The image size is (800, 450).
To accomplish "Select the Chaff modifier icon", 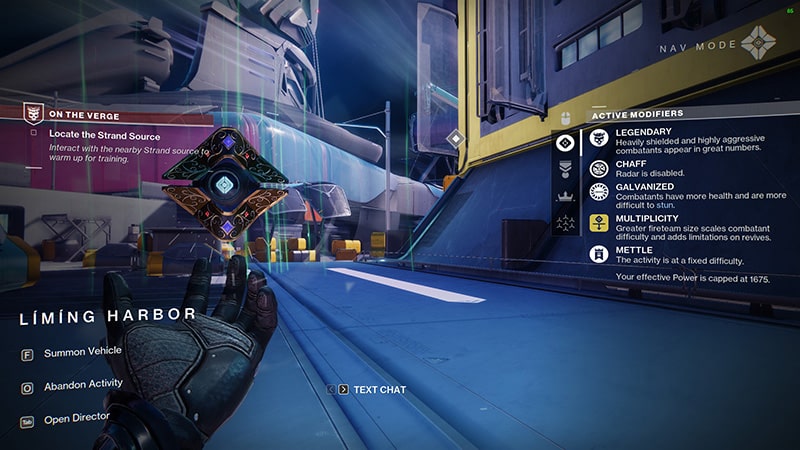I will click(x=599, y=167).
